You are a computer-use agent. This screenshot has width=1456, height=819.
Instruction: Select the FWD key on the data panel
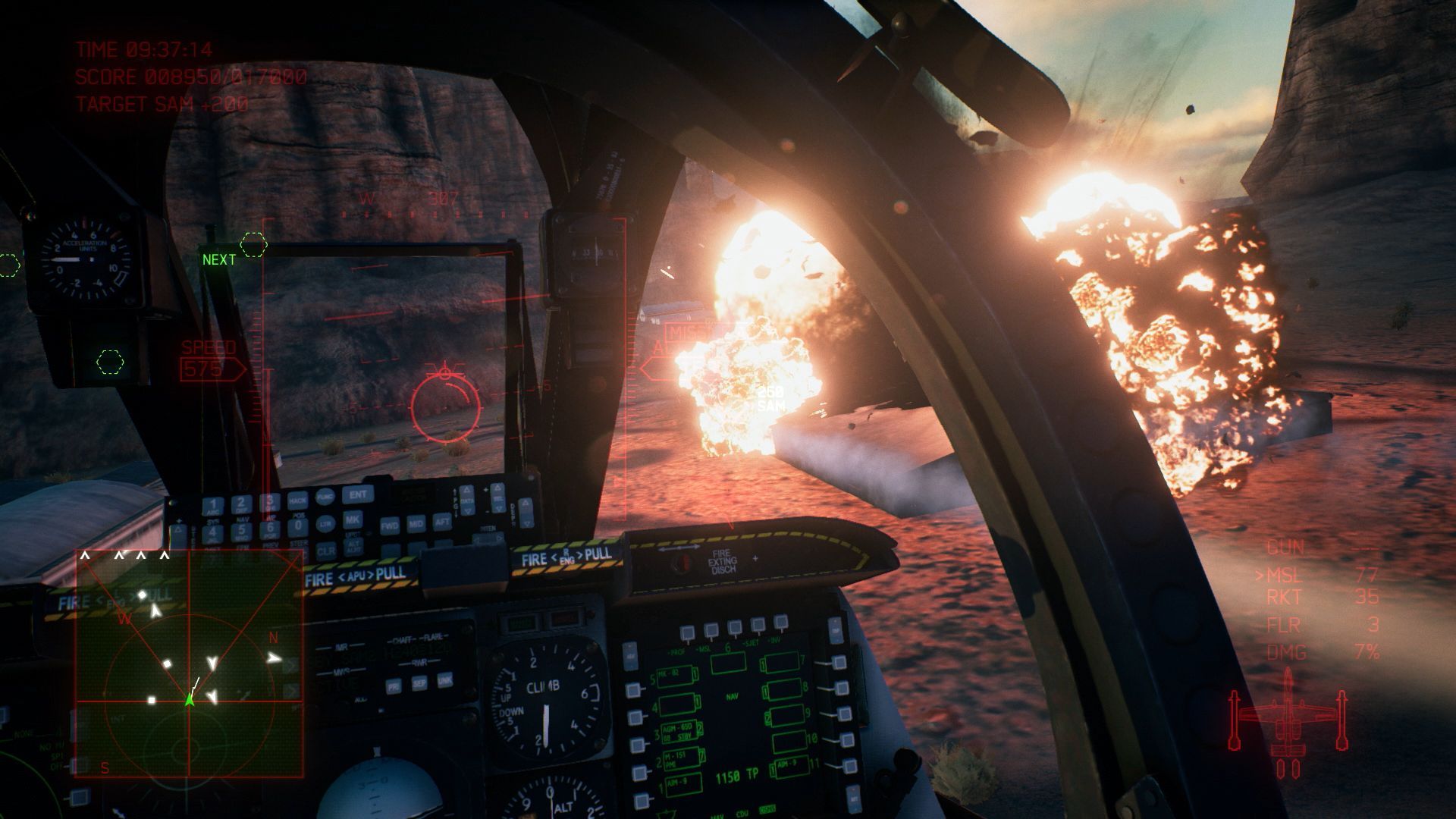coord(390,525)
